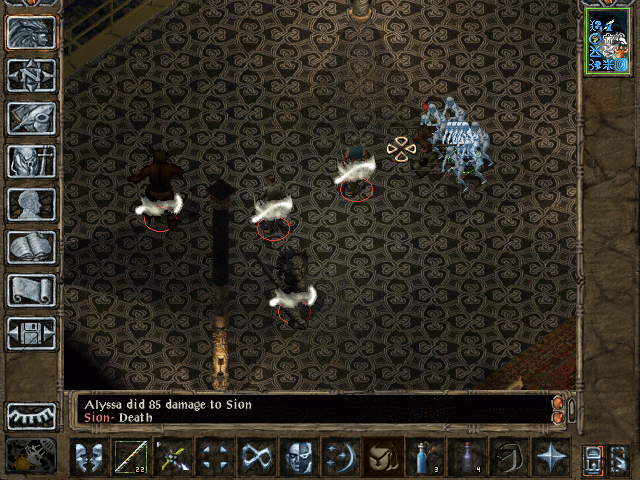Open the area map with the compass icon
Screen dimensions: 640x480
[31, 75]
